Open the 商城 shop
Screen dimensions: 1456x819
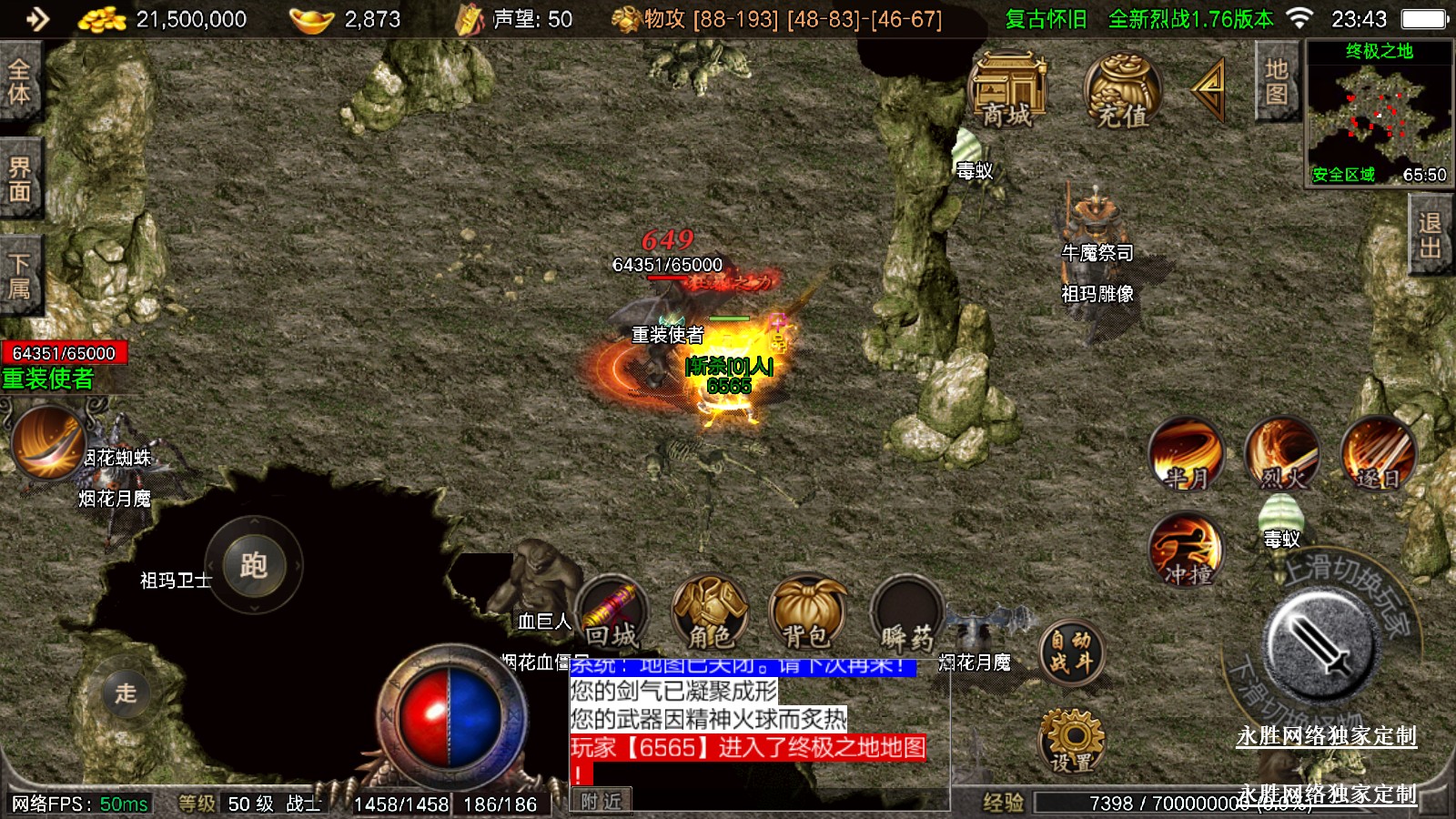[1008, 89]
